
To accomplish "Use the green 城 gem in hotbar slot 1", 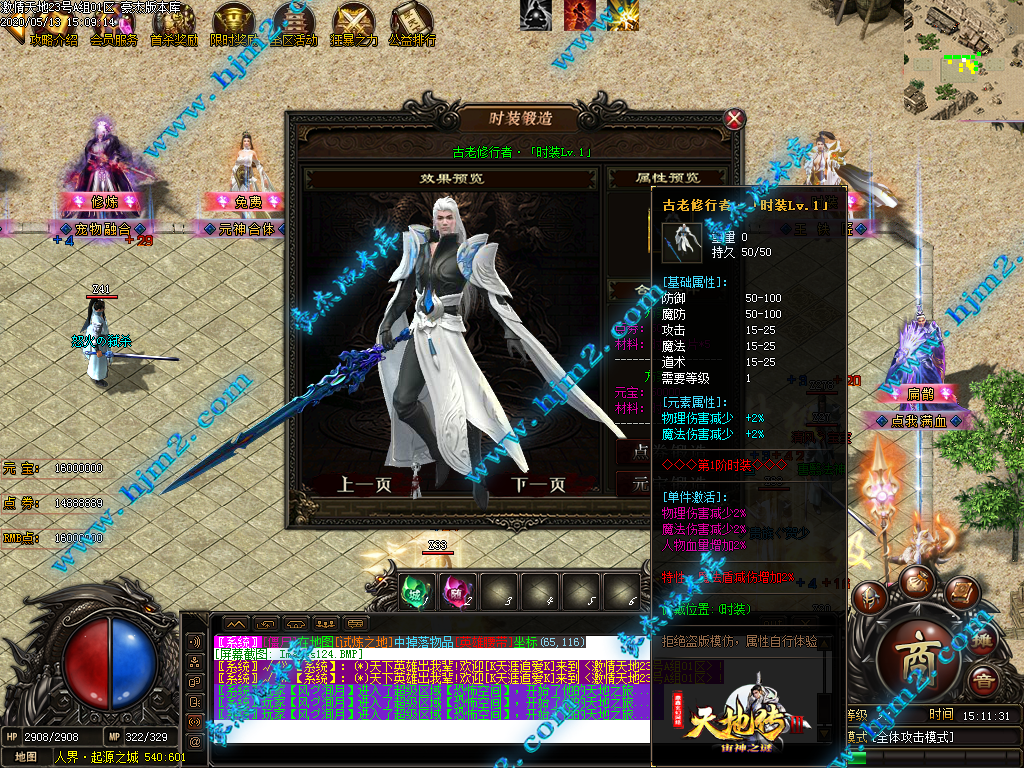I will (x=416, y=590).
